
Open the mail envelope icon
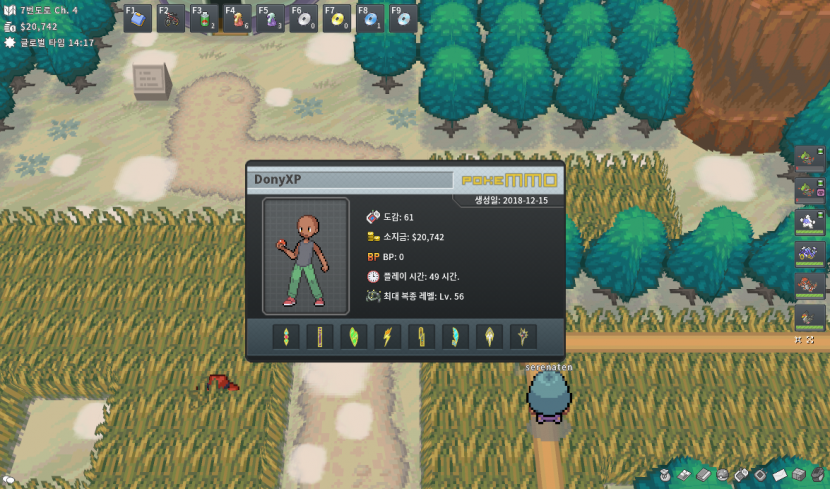(780, 474)
